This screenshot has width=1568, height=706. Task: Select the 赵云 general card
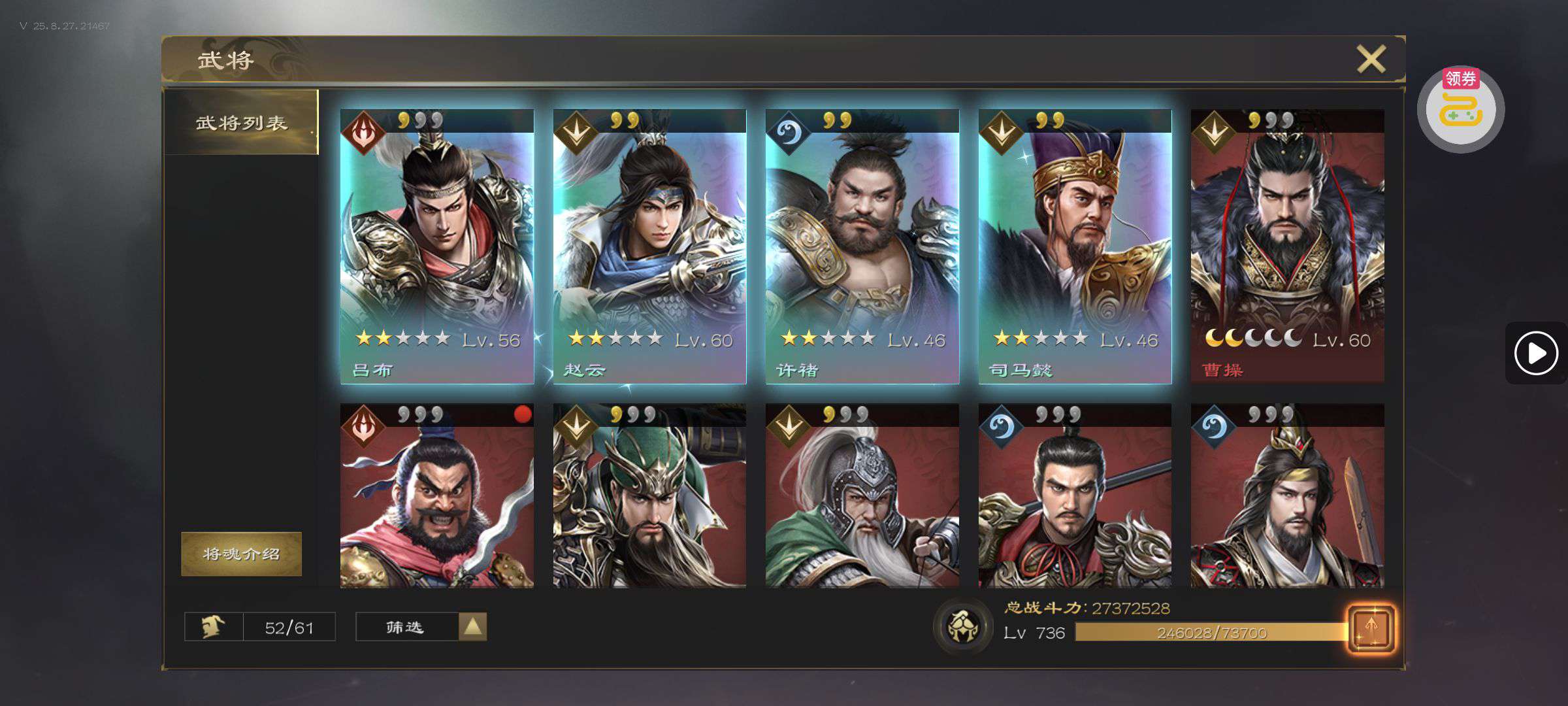649,246
